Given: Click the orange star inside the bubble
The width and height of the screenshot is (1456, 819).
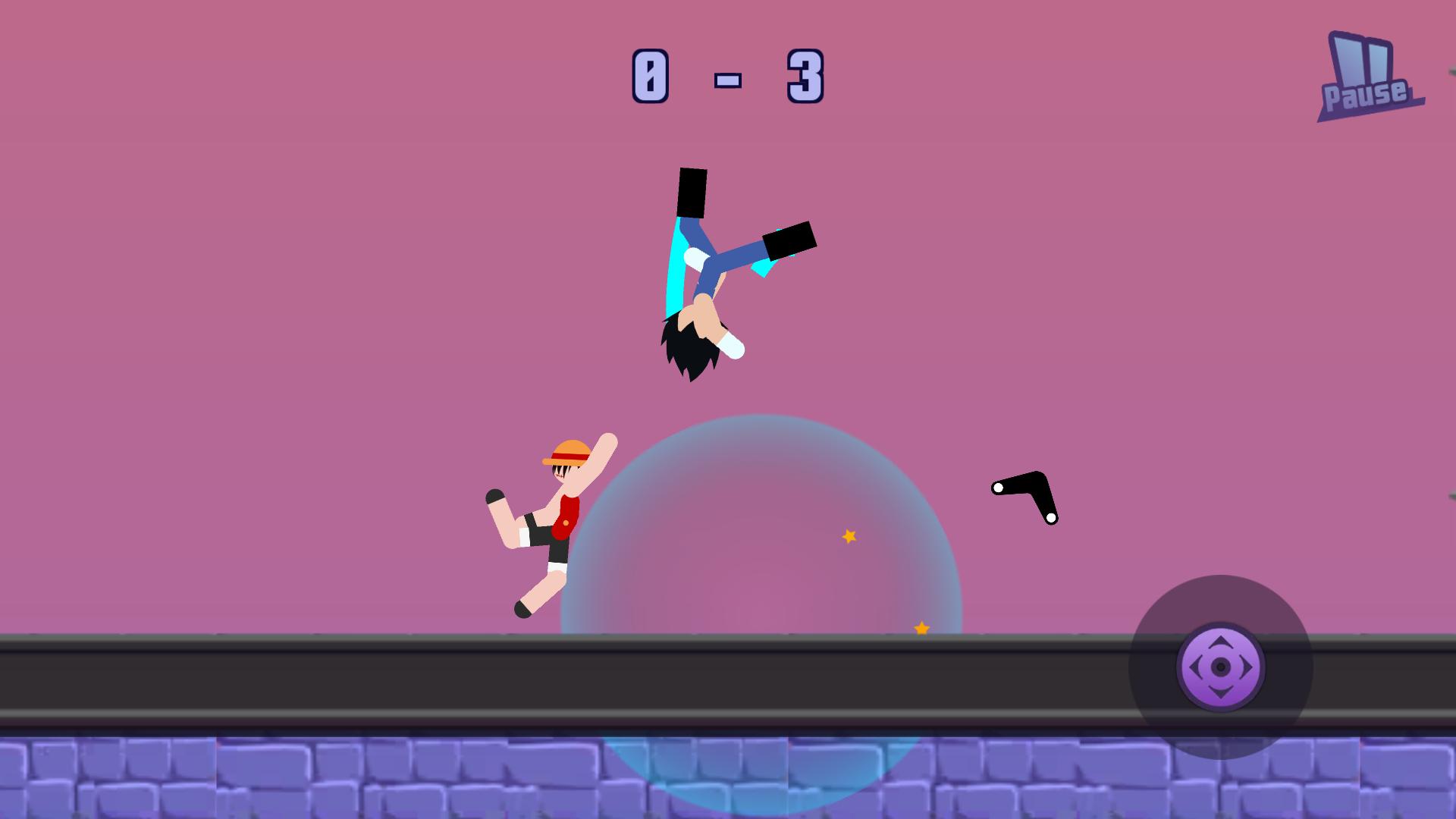Looking at the screenshot, I should point(849,535).
